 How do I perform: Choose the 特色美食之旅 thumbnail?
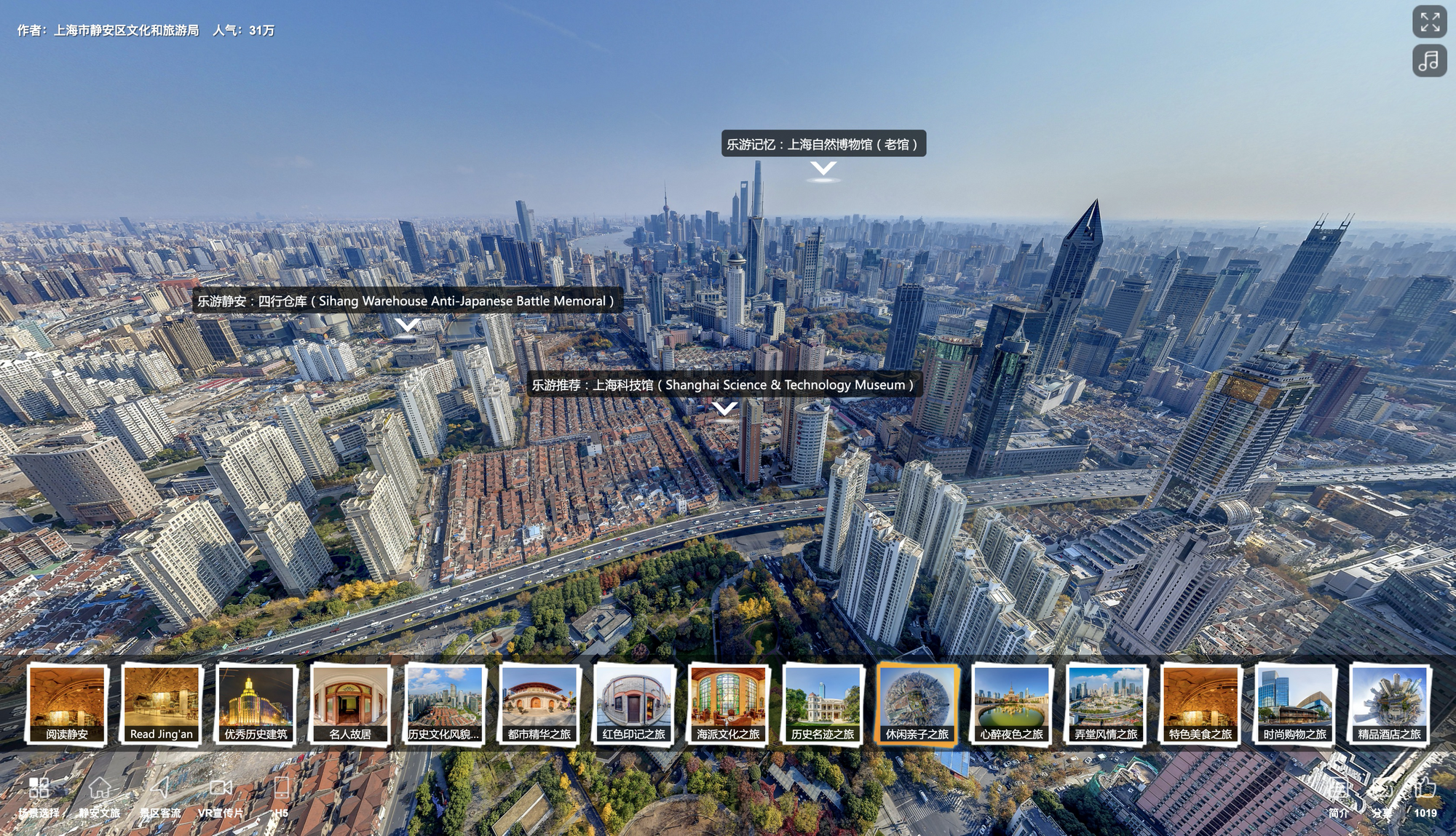click(x=1200, y=704)
